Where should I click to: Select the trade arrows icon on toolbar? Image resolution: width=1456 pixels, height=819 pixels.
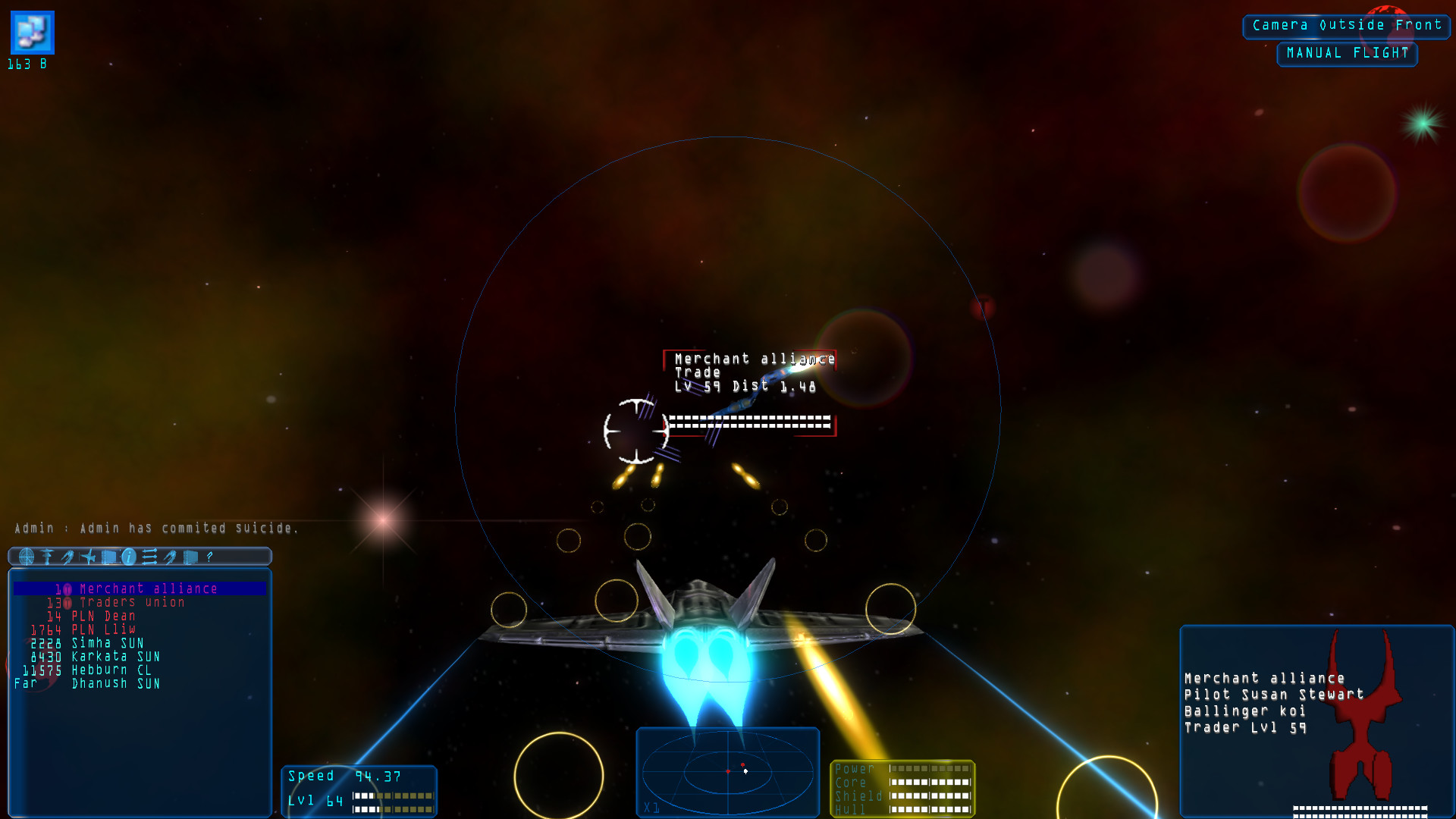[149, 557]
